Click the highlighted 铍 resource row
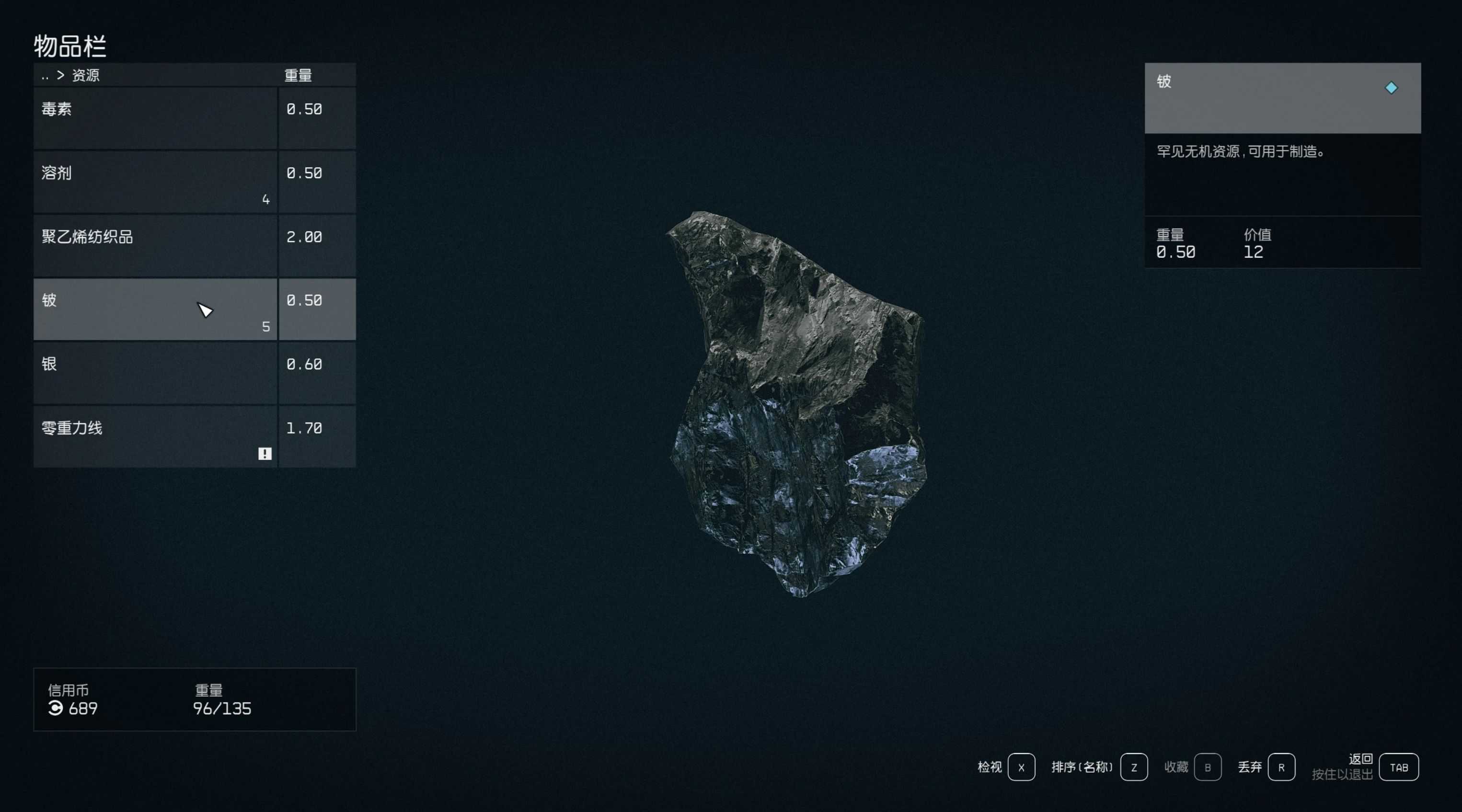This screenshot has height=812, width=1462. pos(155,309)
